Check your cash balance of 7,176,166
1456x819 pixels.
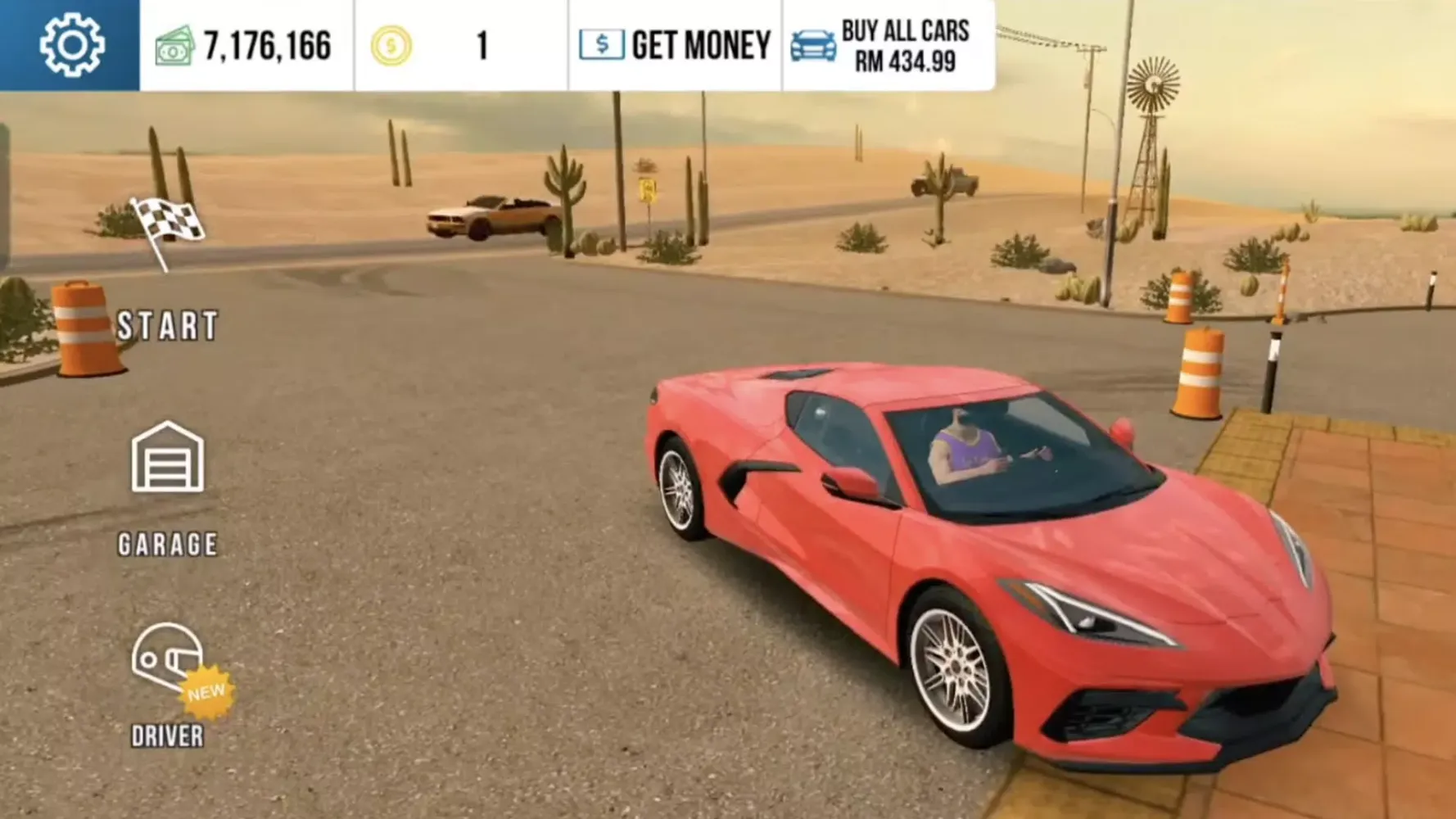[x=265, y=45]
